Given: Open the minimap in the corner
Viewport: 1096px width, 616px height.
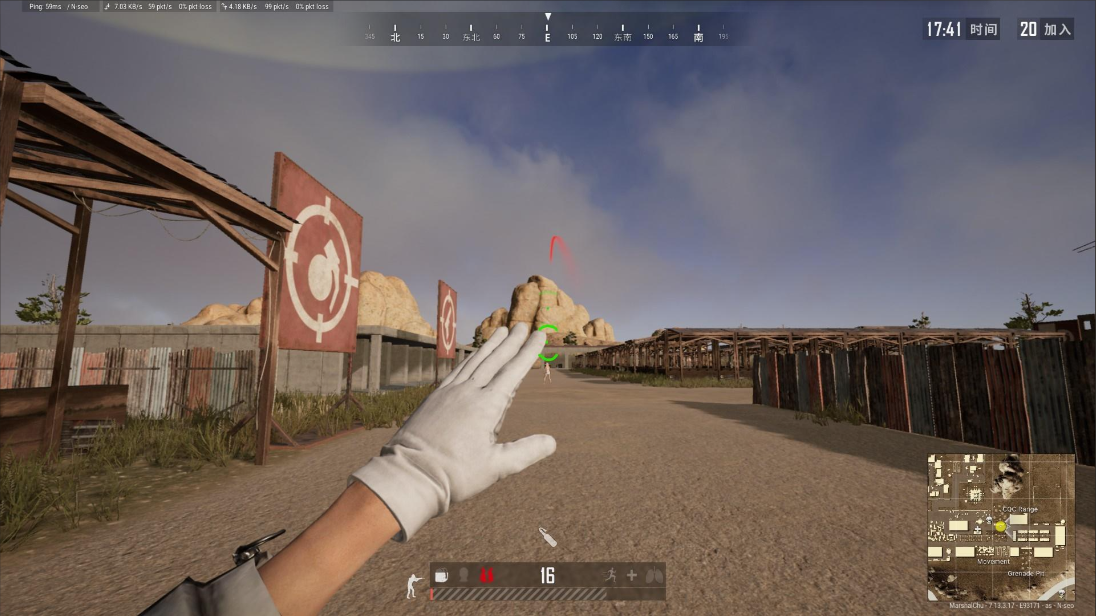Looking at the screenshot, I should pyautogui.click(x=1000, y=527).
